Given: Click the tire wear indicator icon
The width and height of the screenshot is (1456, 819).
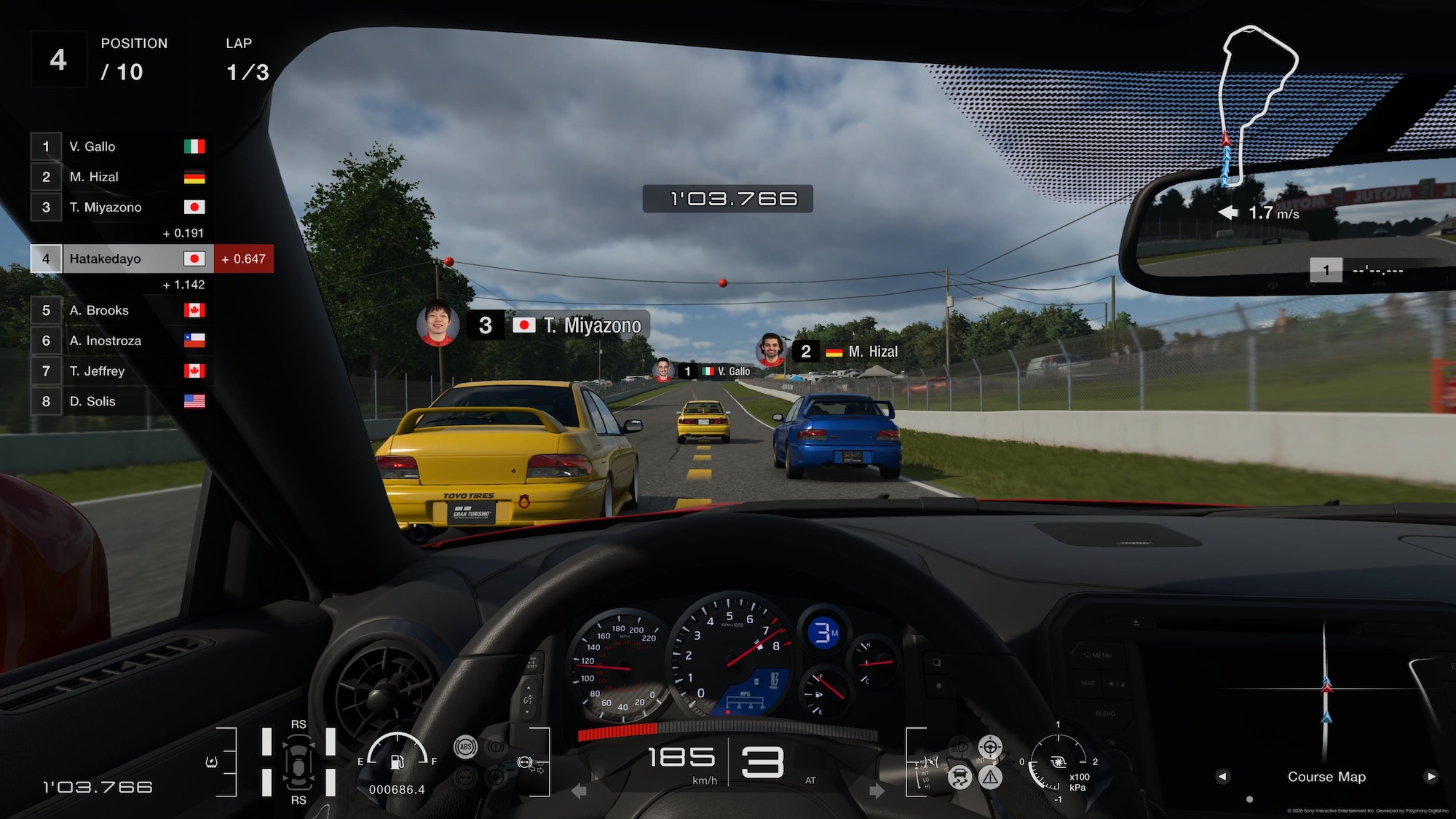Looking at the screenshot, I should tap(298, 762).
